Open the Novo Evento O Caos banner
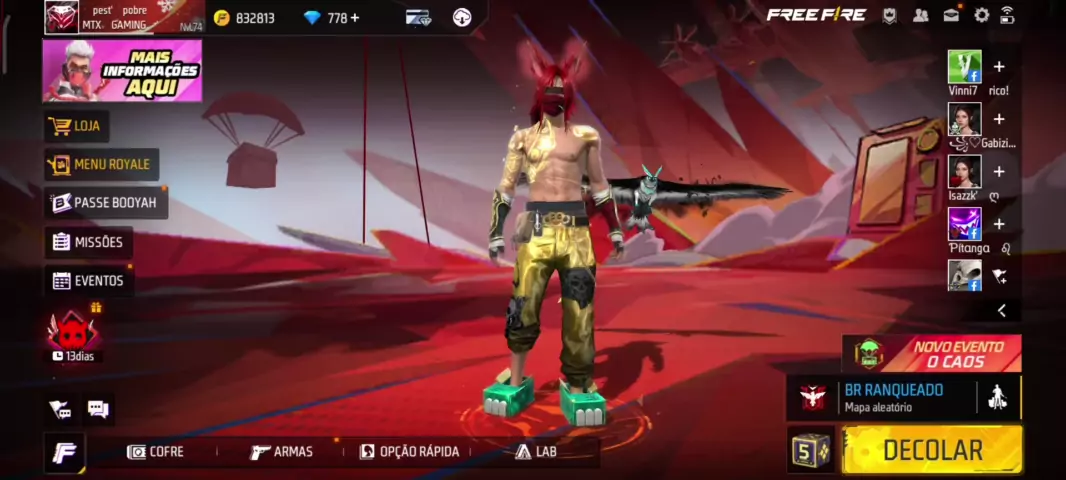 coord(932,353)
